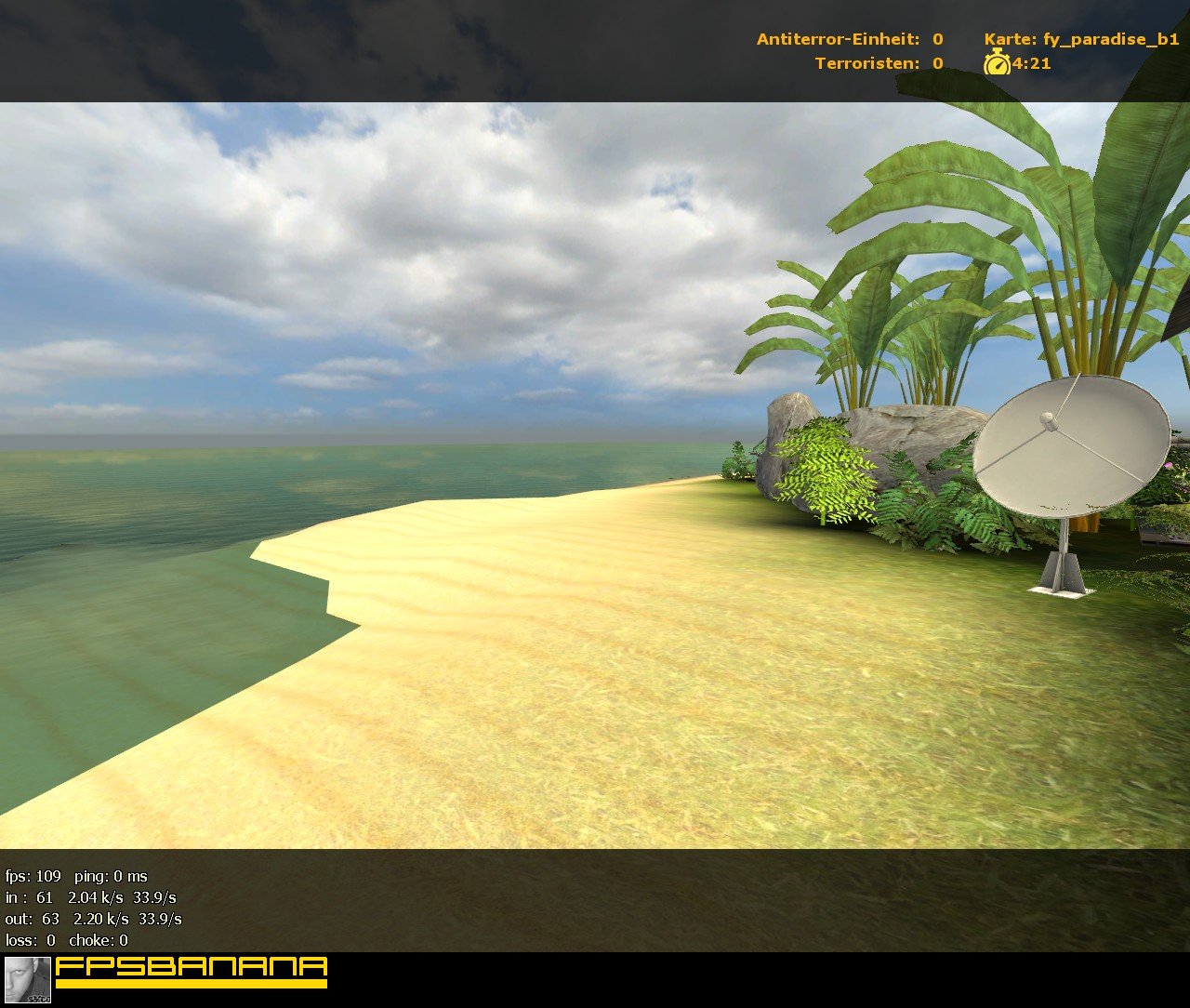
Task: Click the fy_paradise_b1 map text
Action: coord(1111,39)
